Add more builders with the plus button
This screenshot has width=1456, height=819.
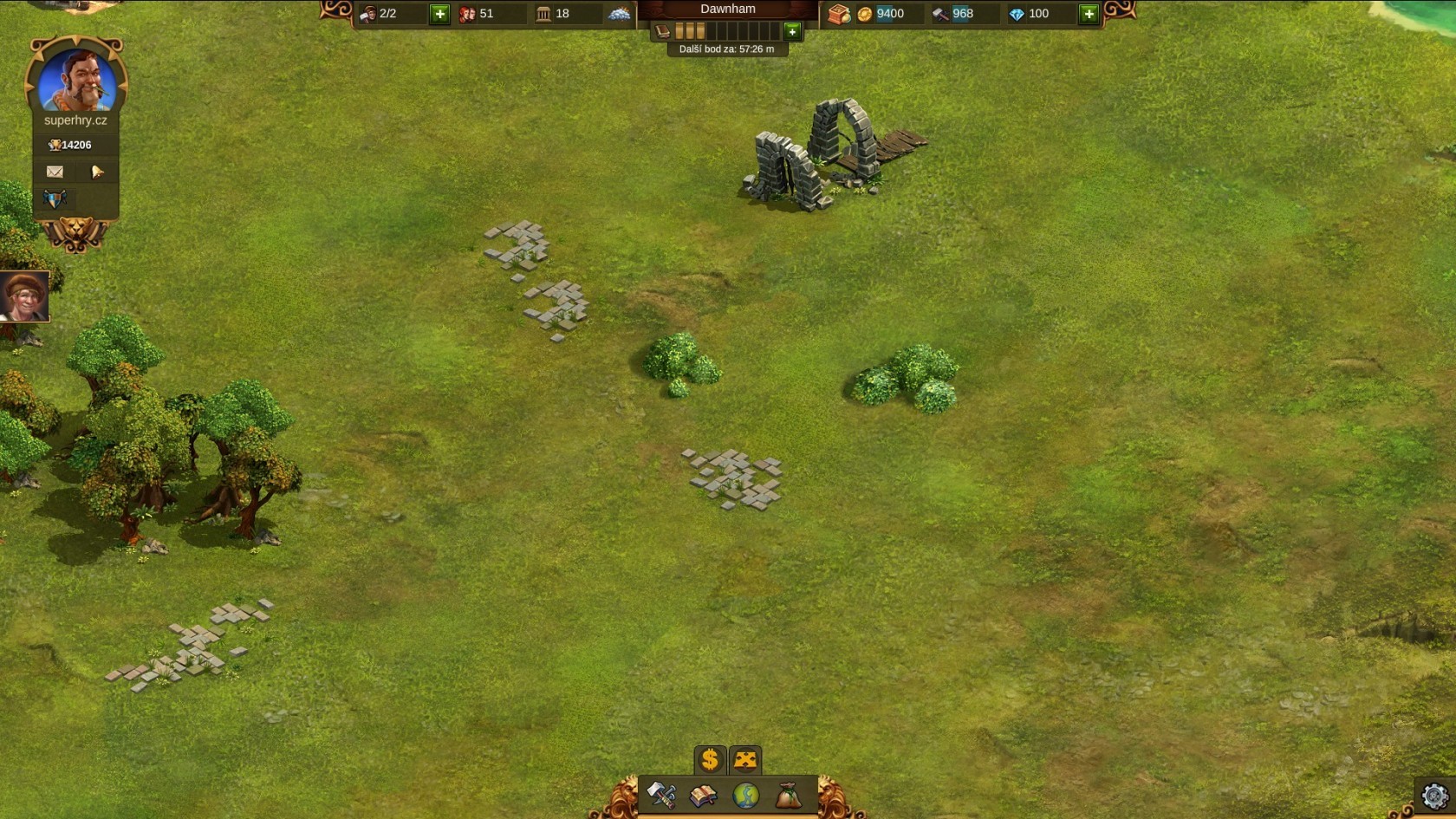click(x=439, y=14)
